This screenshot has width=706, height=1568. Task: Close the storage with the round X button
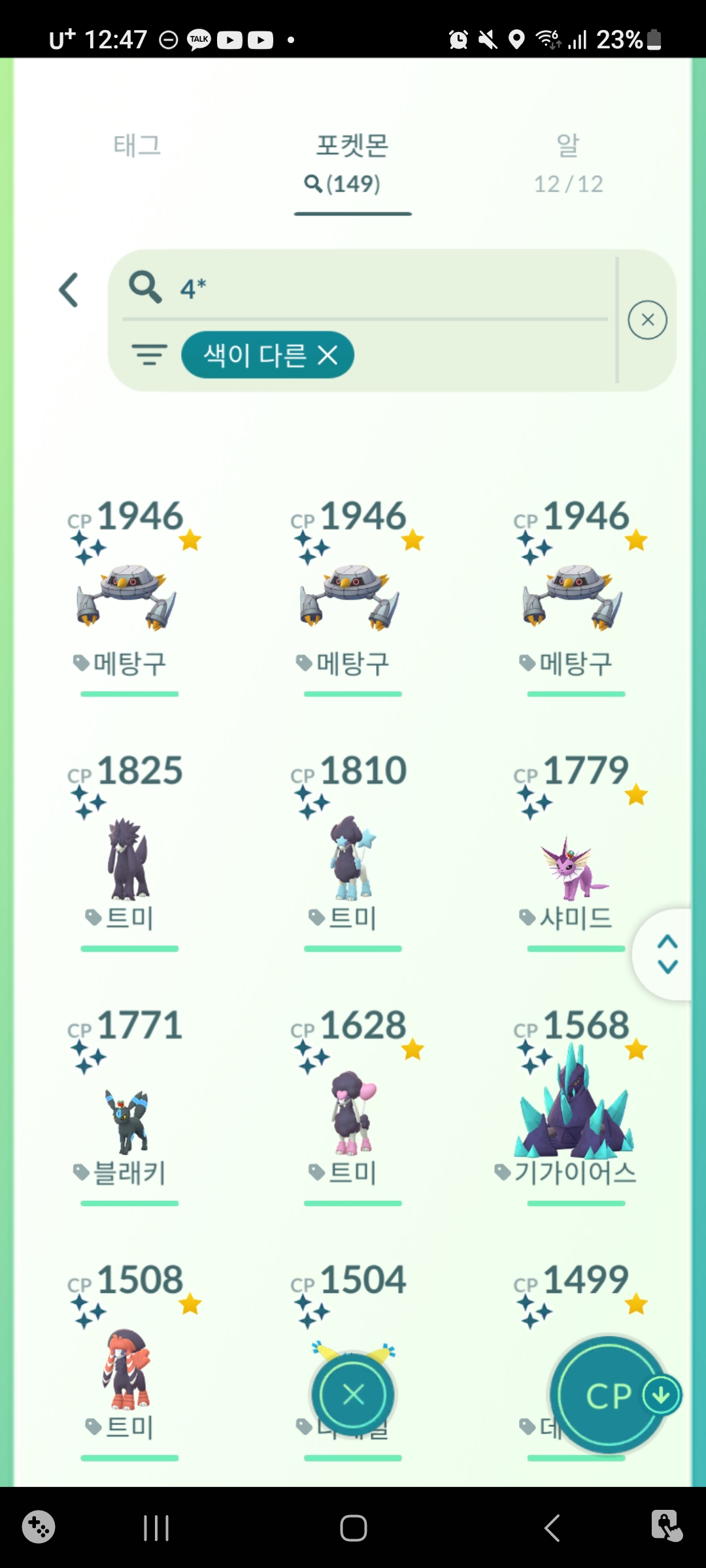[353, 1395]
